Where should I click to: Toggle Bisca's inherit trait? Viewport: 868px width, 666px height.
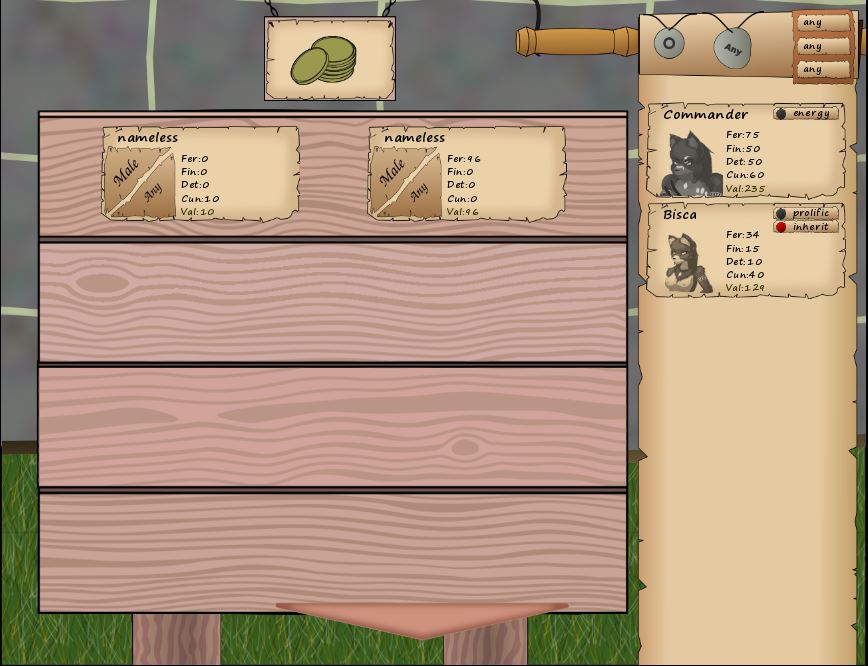[805, 227]
